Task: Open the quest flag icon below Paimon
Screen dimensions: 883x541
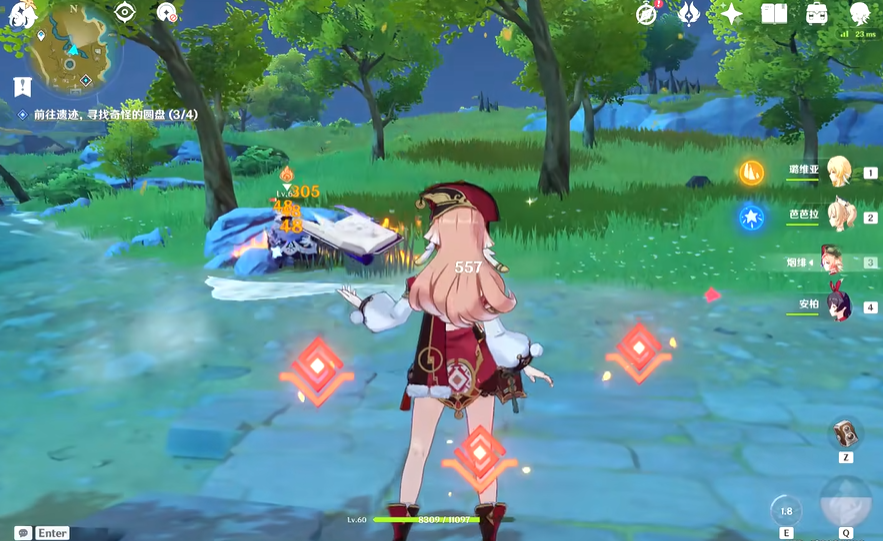Action: (21, 86)
